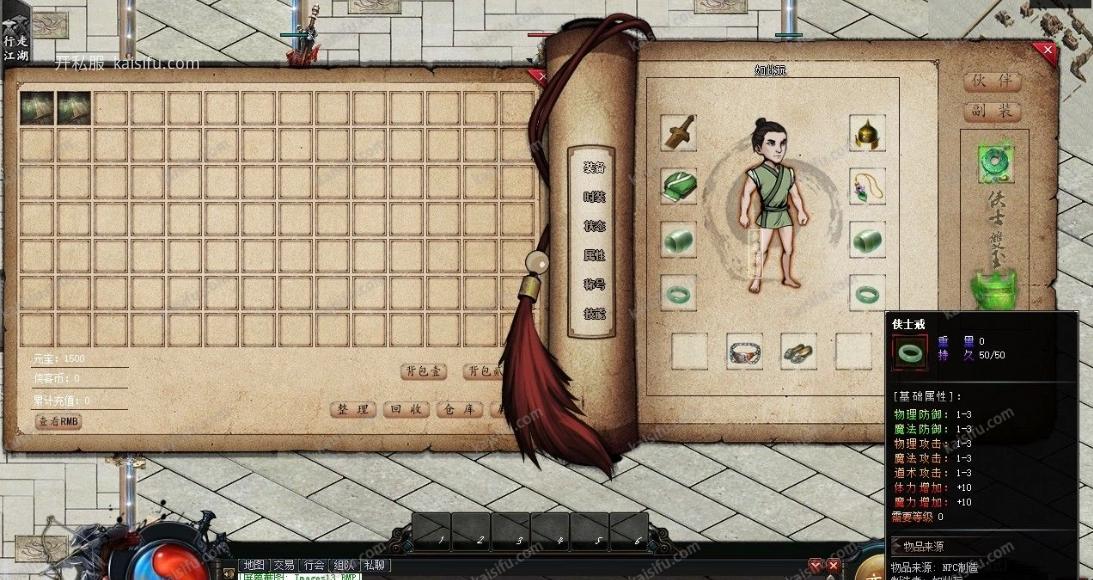Screen dimensions: 1093x580
Task: Click the 查看RMB button
Action: tap(59, 422)
